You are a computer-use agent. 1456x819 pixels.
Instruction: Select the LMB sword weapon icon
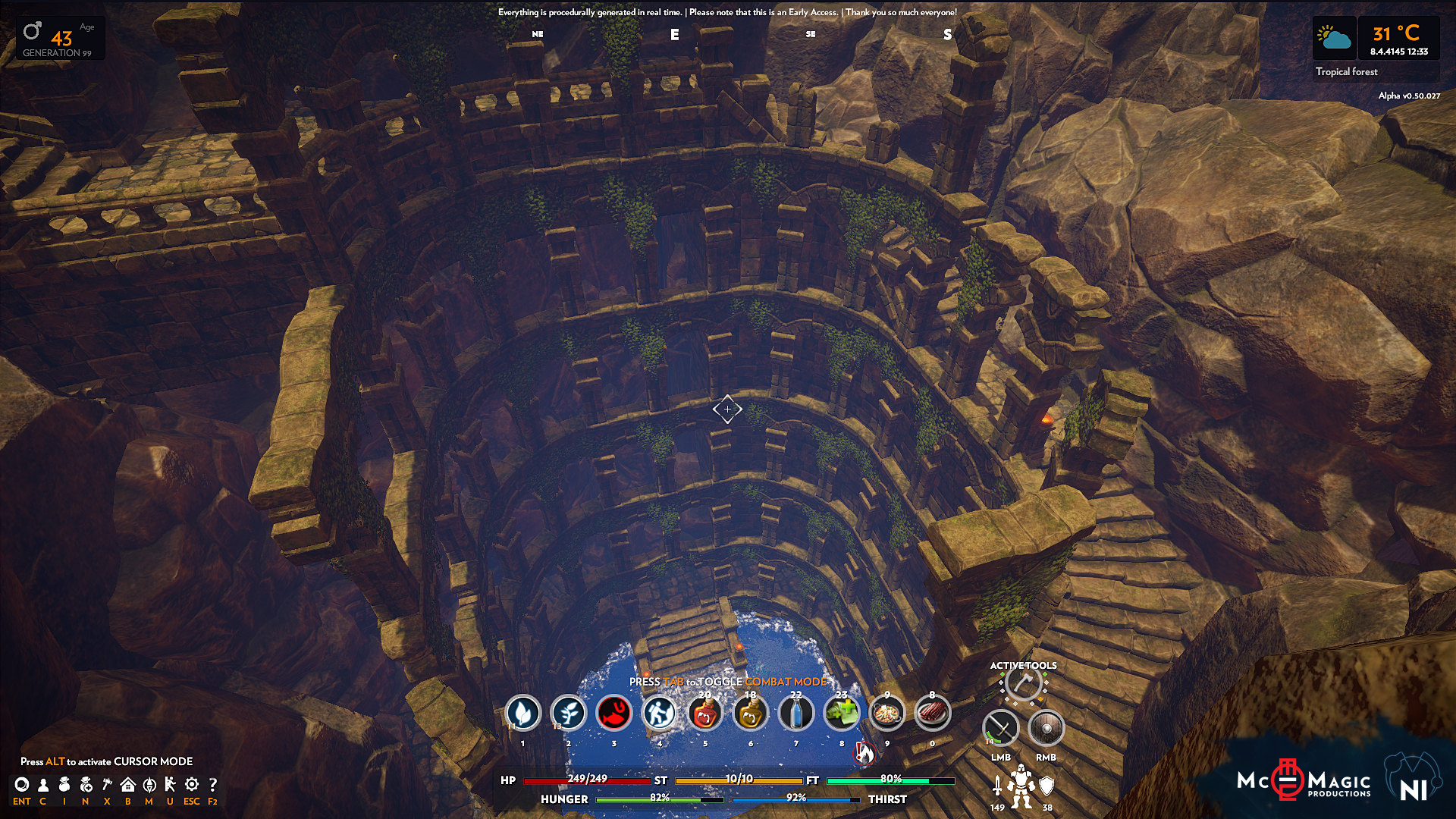pyautogui.click(x=1000, y=728)
